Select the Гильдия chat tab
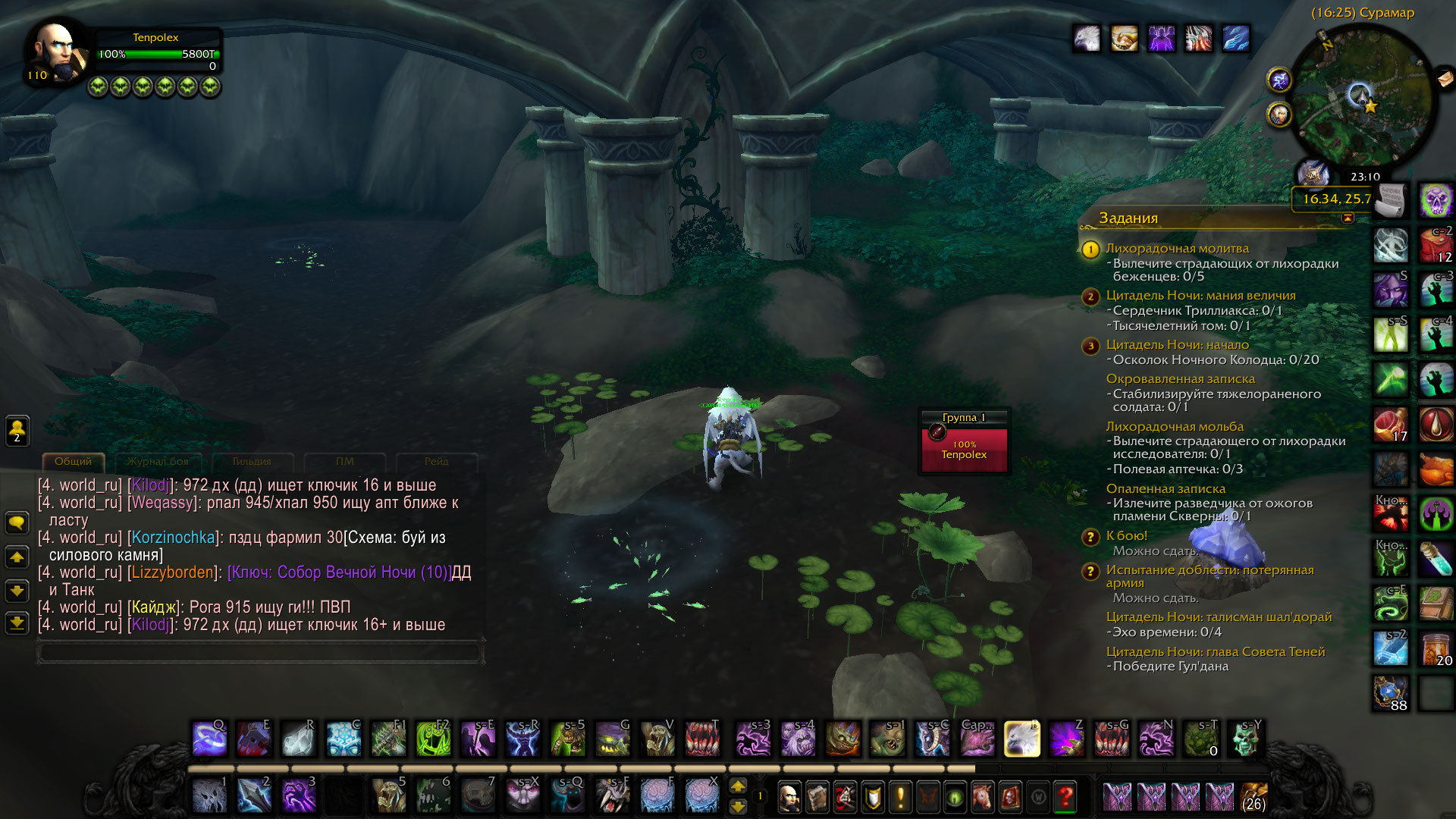Viewport: 1456px width, 819px height. 252,461
